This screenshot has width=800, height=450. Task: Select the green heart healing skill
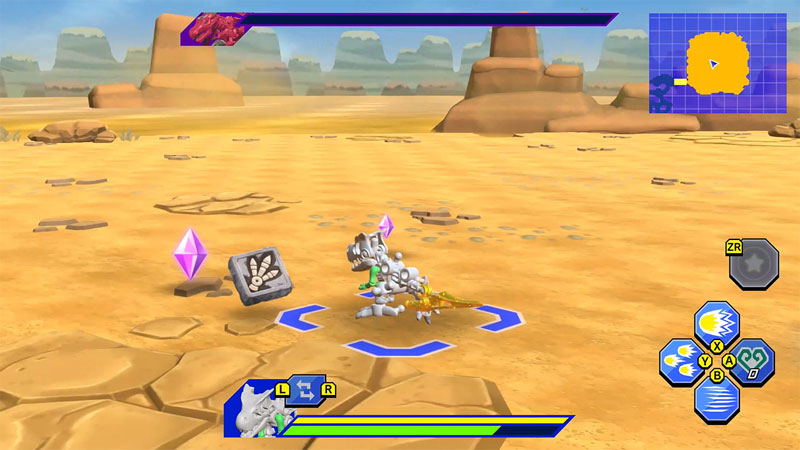pyautogui.click(x=753, y=361)
